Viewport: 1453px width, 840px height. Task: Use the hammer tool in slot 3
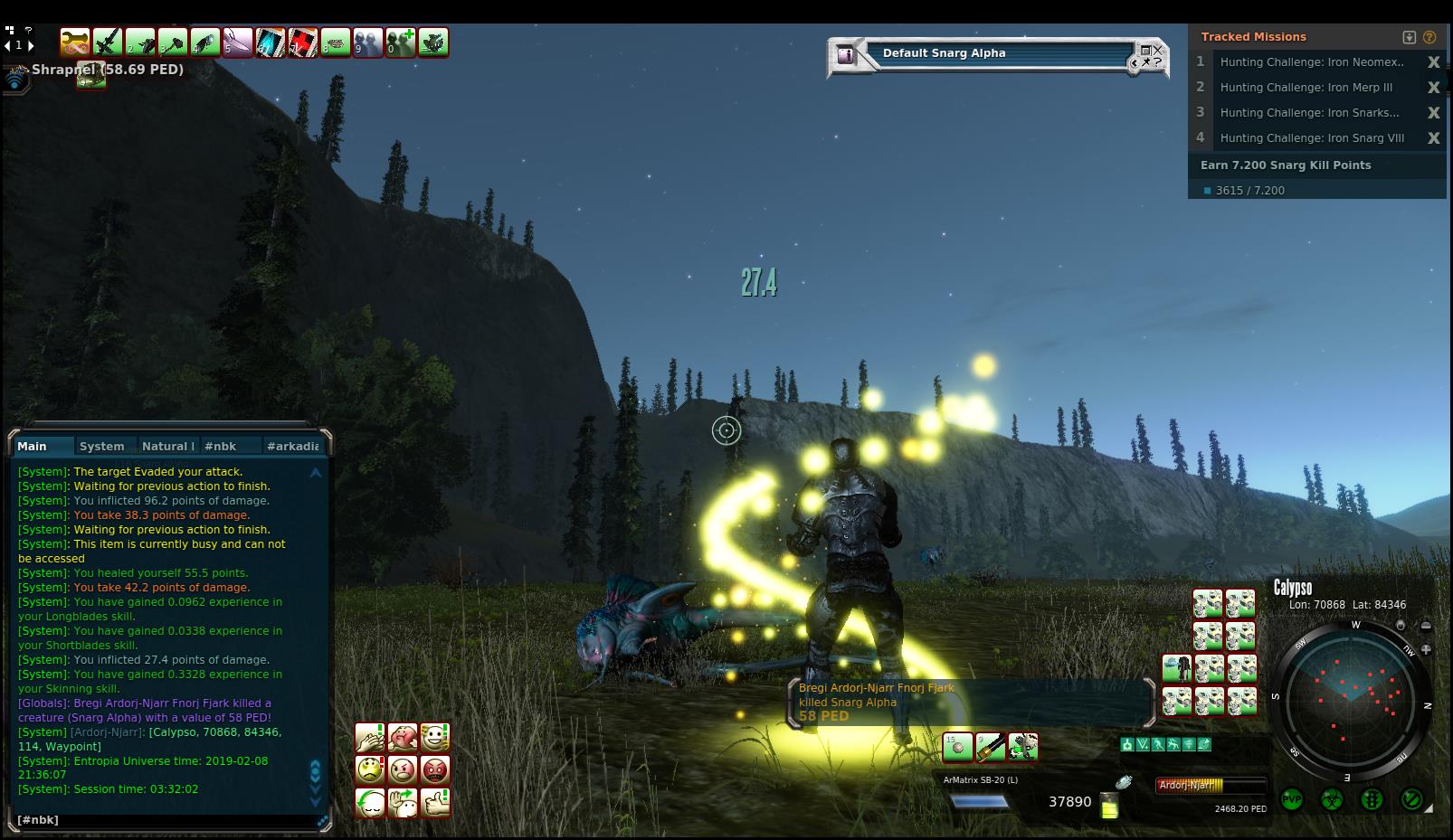click(173, 42)
